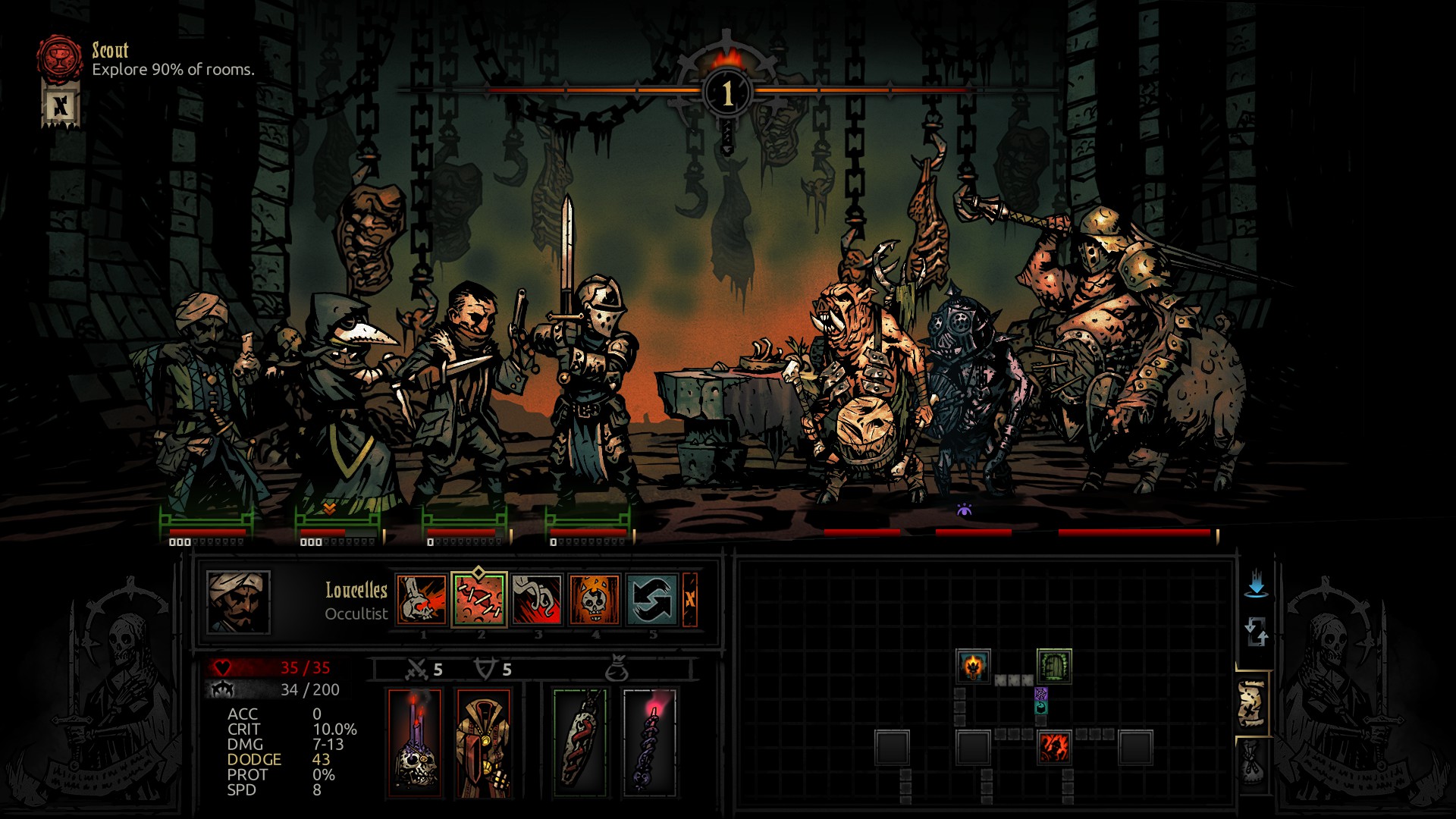Use the orange skull curse skill
The height and width of the screenshot is (819, 1456).
[x=595, y=600]
